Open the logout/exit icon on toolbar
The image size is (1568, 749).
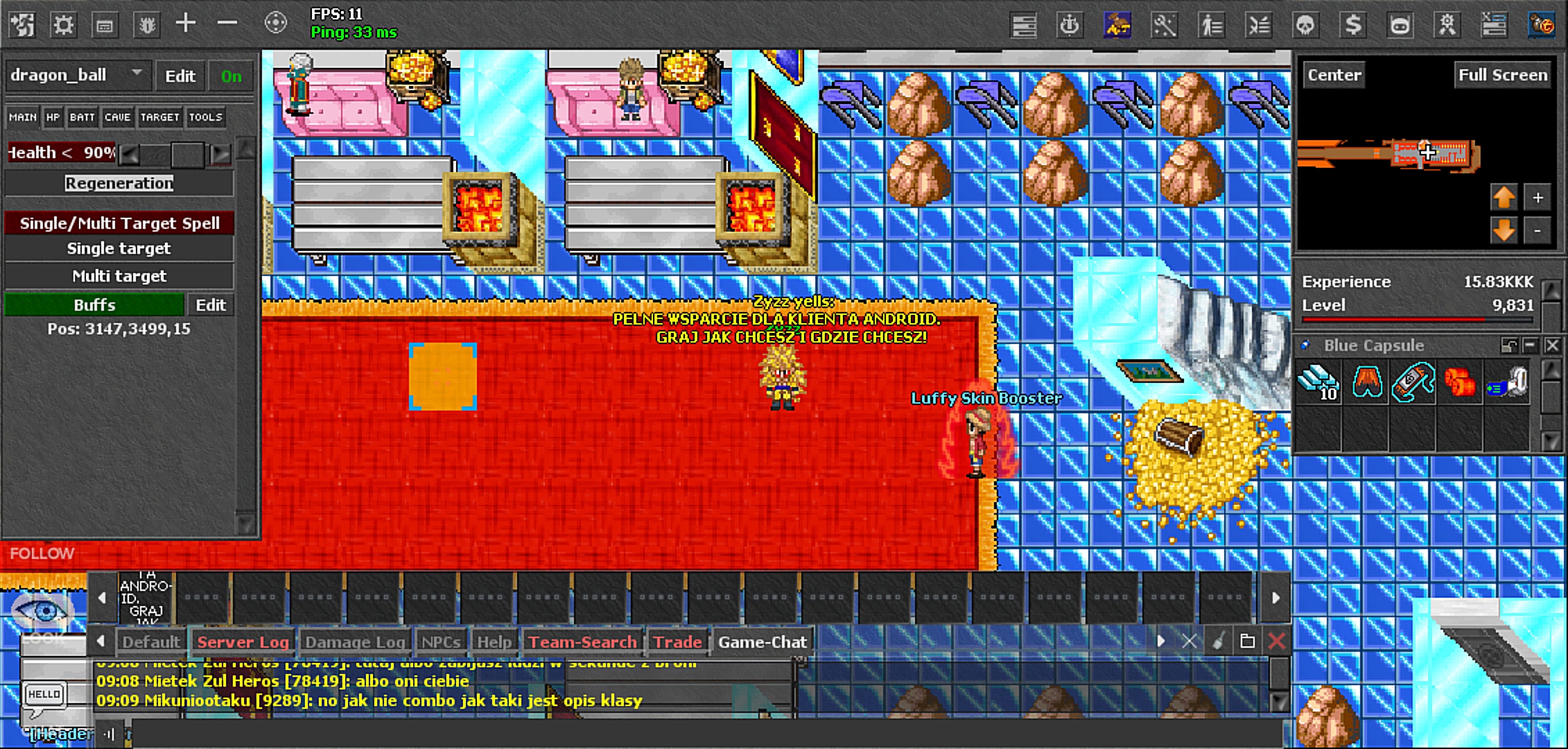tap(21, 23)
